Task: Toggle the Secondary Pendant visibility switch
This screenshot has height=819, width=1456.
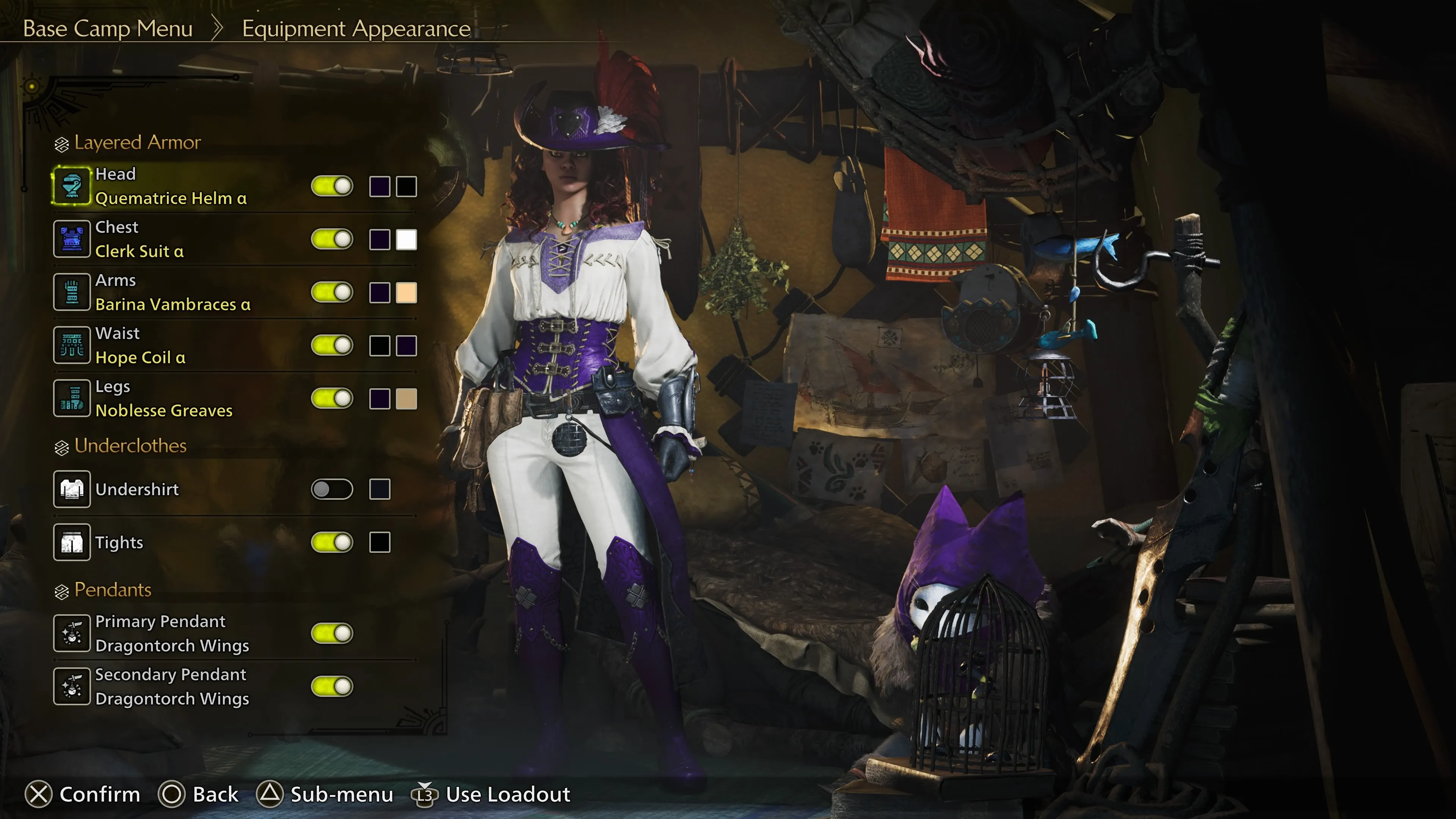Action: pos(332,686)
